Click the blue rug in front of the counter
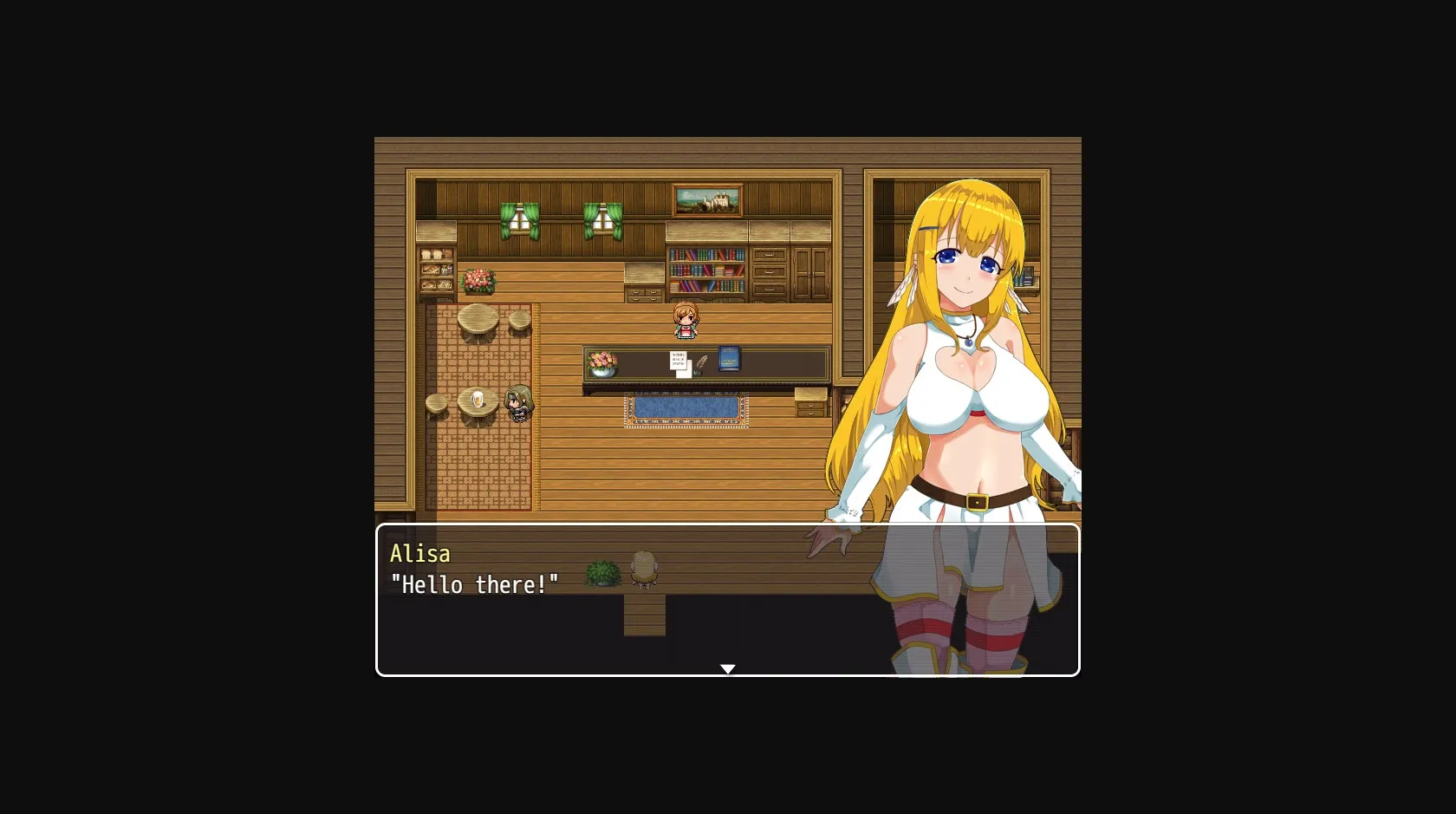The height and width of the screenshot is (814, 1456). point(686,407)
